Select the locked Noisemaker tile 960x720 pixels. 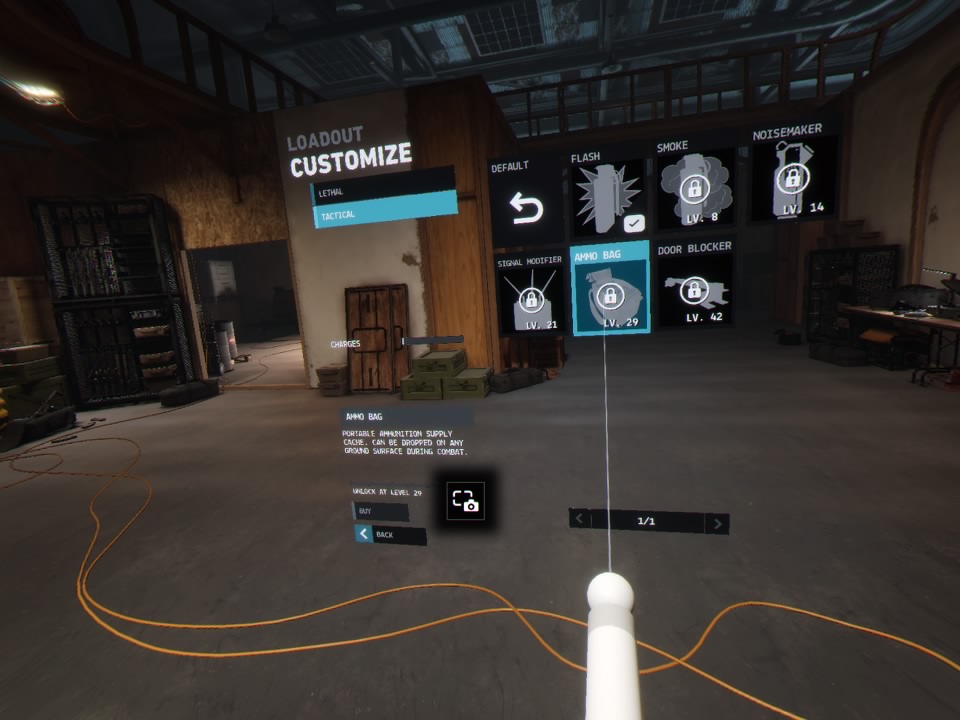tap(794, 180)
